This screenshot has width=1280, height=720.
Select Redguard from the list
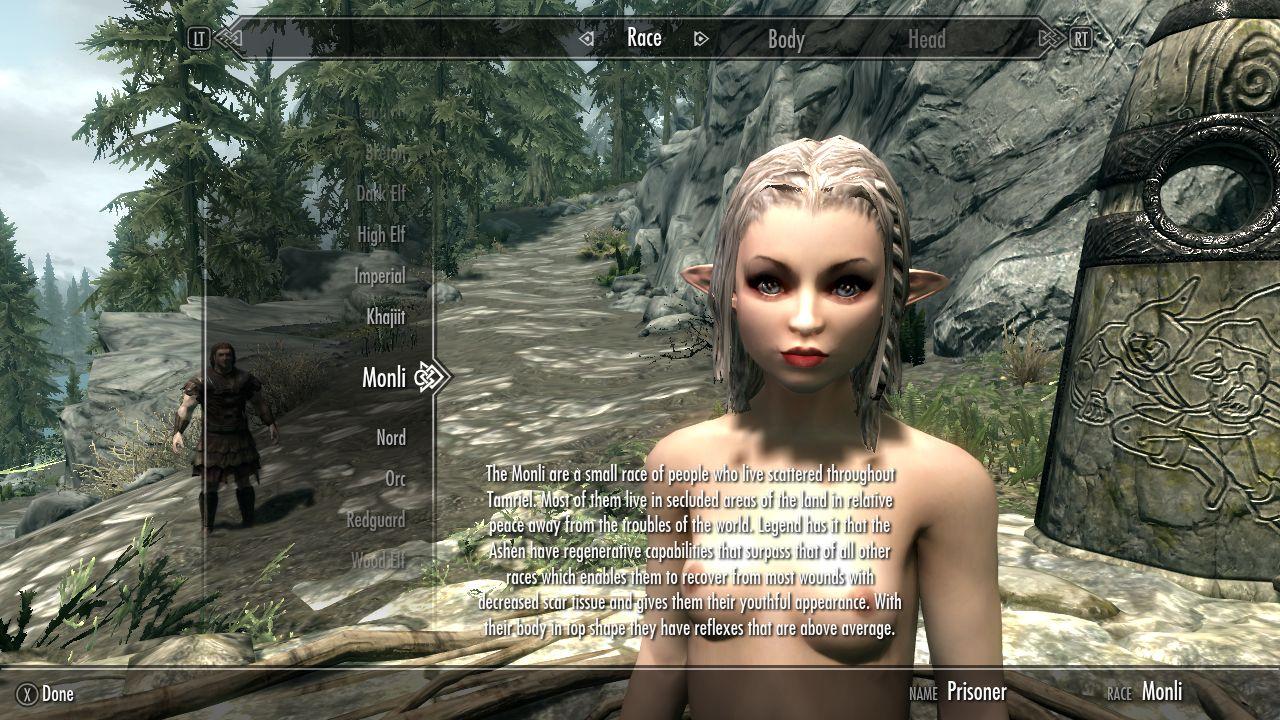(376, 520)
